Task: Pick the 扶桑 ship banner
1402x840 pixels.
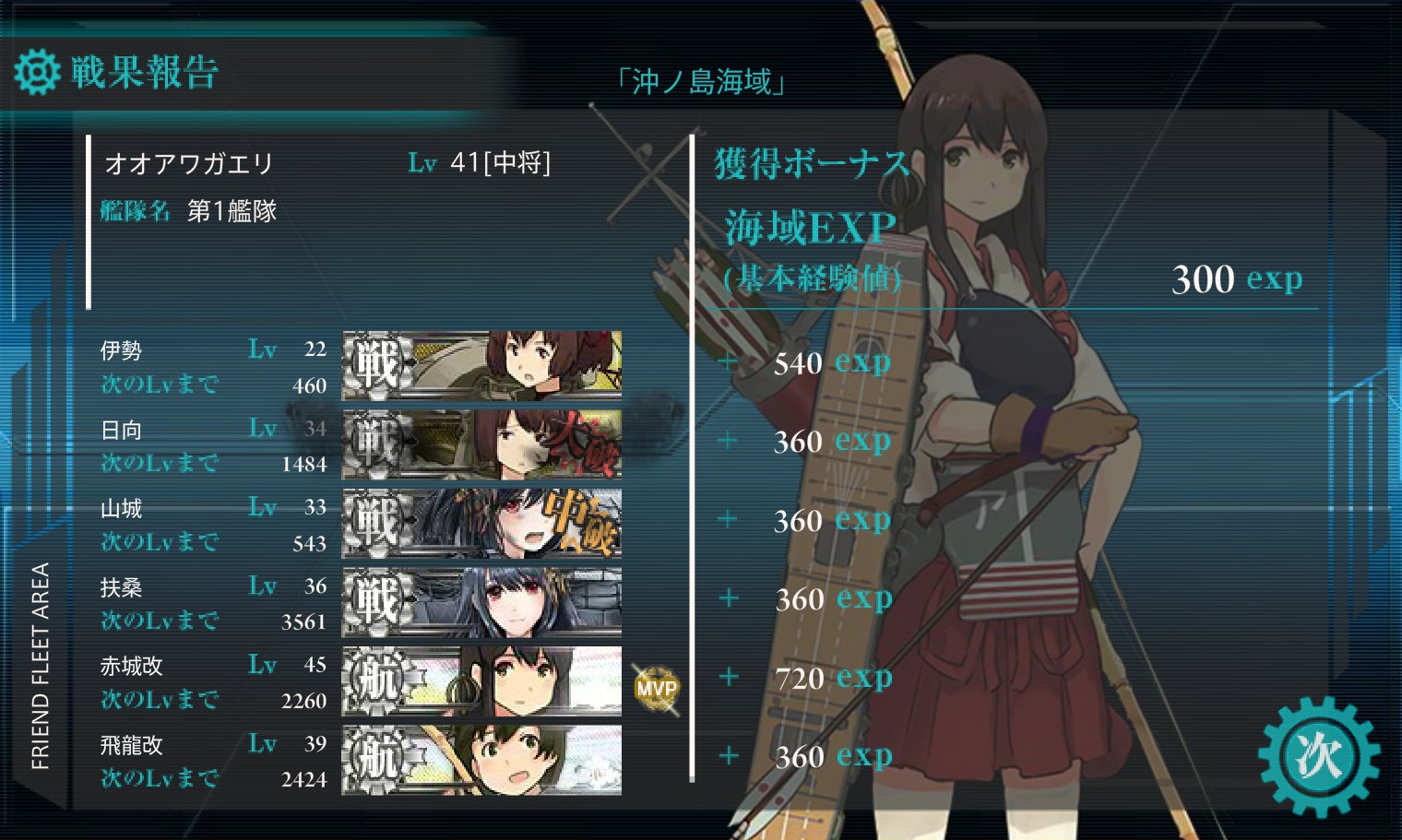Action: click(481, 602)
